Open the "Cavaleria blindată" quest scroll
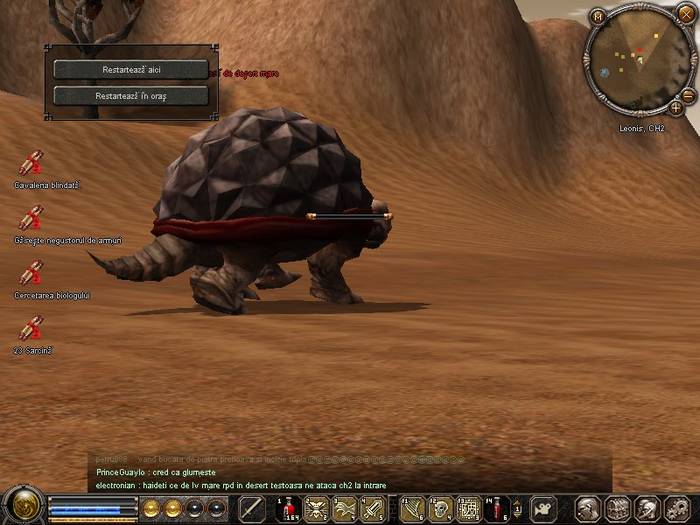The width and height of the screenshot is (700, 525). coord(31,163)
